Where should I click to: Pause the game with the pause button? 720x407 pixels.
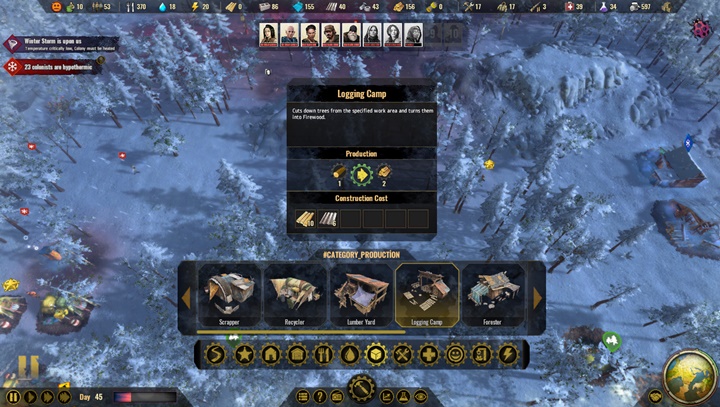(14, 397)
